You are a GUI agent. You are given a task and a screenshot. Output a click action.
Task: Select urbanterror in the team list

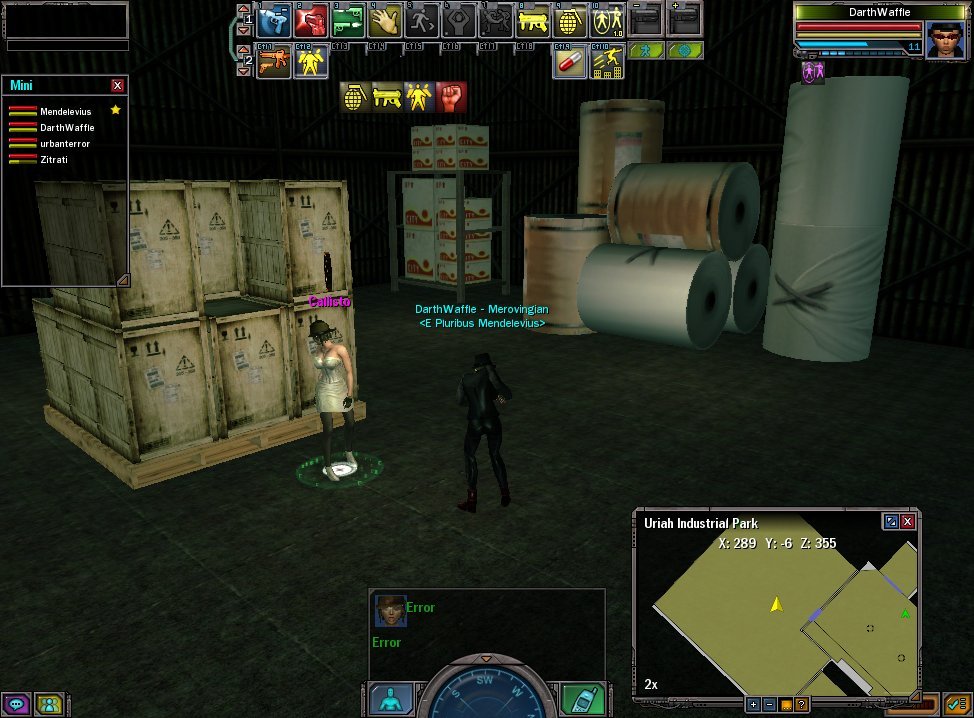(x=65, y=144)
